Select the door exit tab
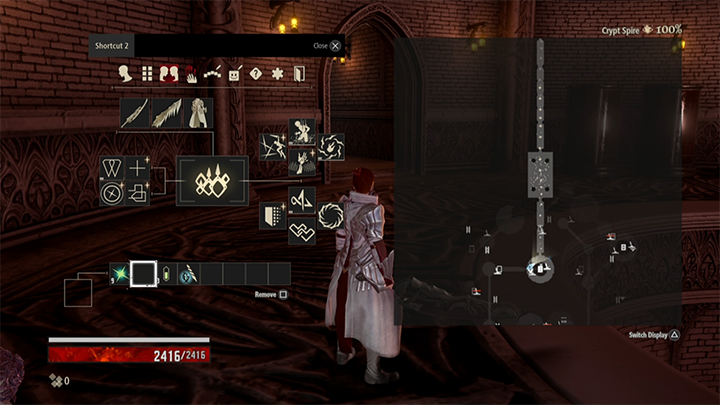This screenshot has width=720, height=405. [298, 73]
